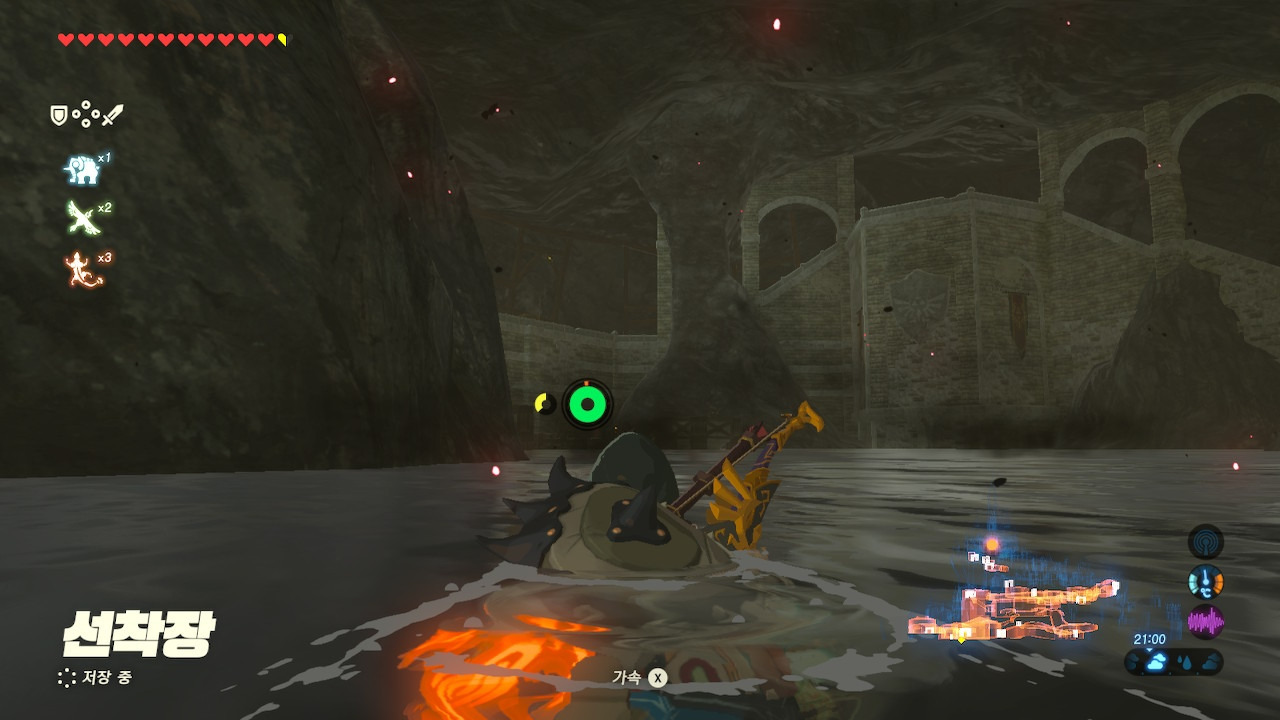
Task: Select the shield quick-select icon
Action: [59, 116]
